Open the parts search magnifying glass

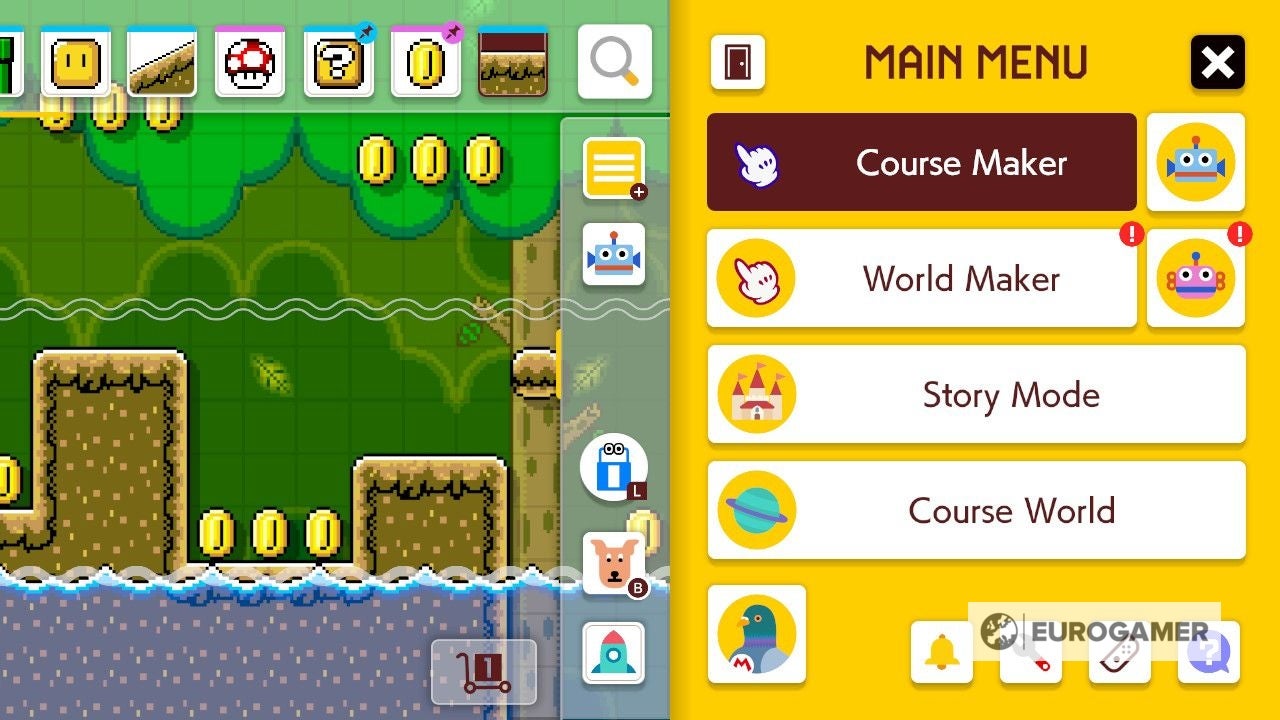point(615,62)
